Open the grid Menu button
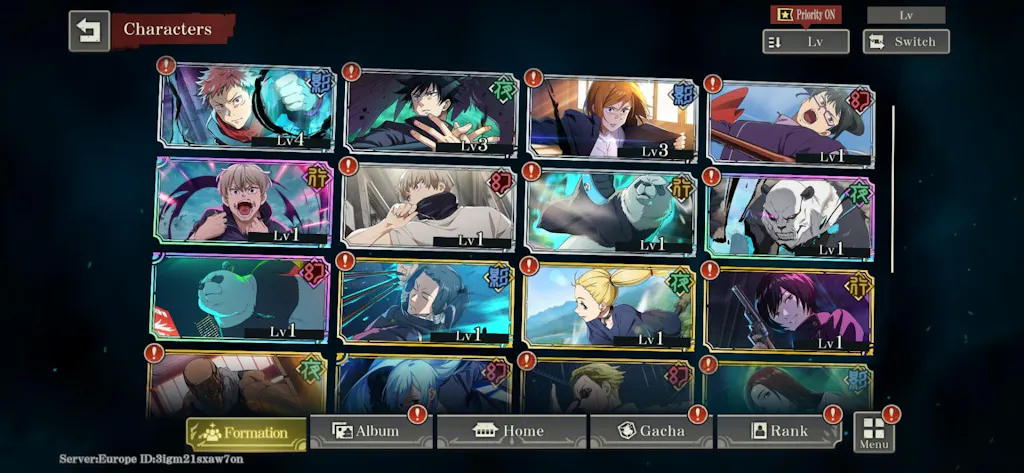Screen dimensions: 1024x473 874,431
